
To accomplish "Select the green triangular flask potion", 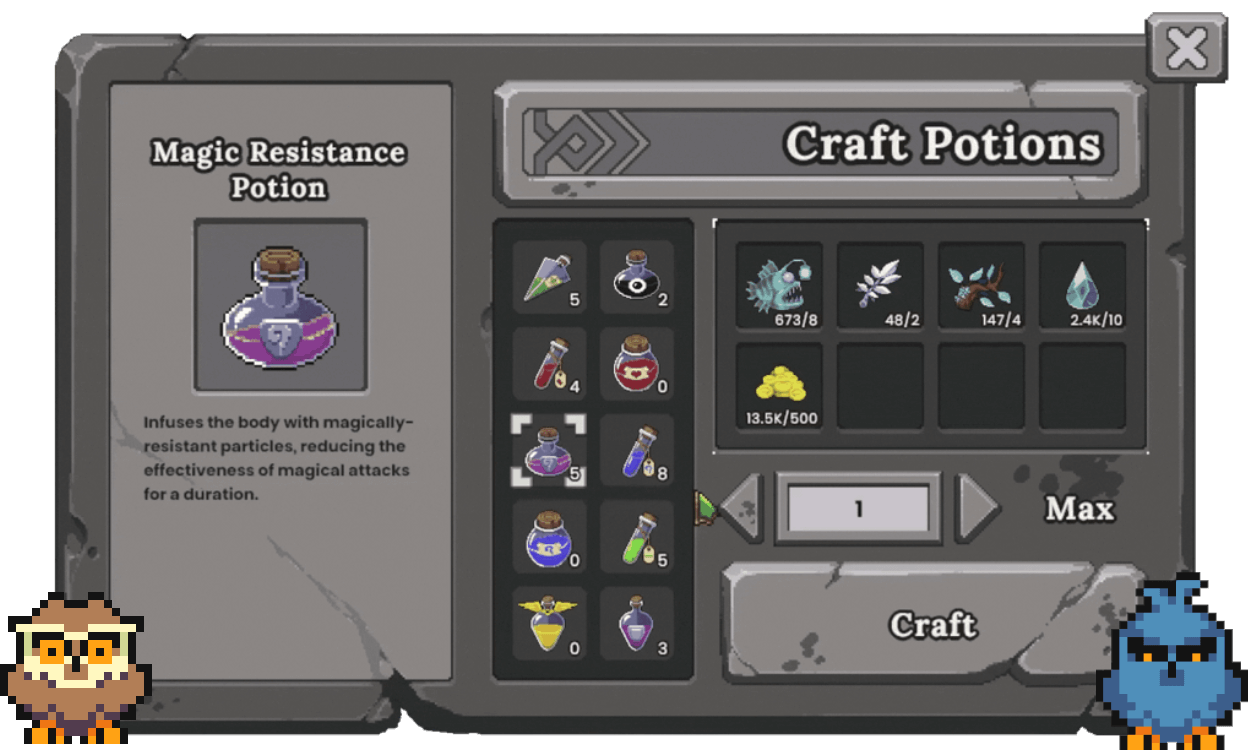I will [x=549, y=277].
